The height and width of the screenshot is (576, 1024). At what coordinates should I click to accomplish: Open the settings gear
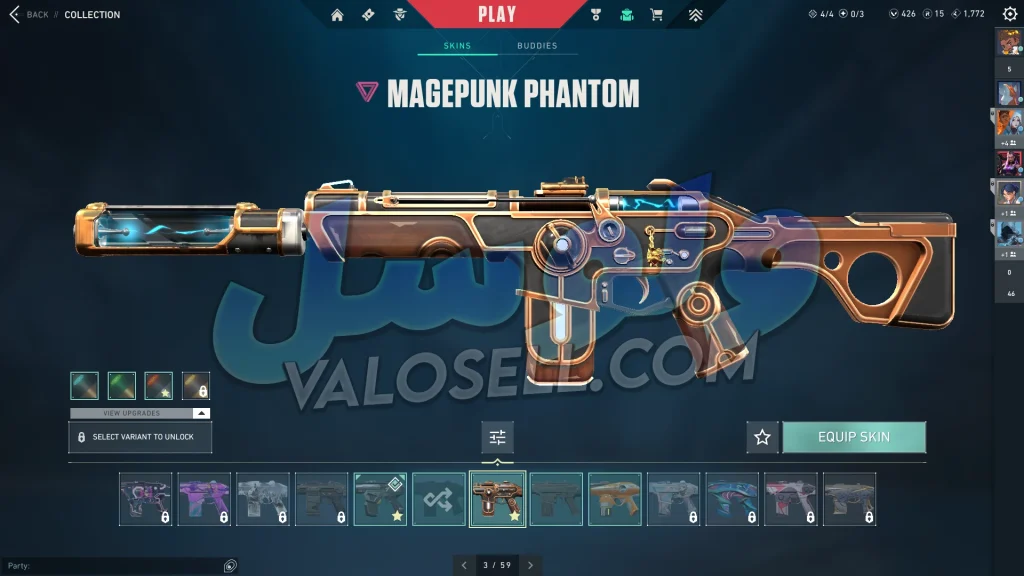pos(1009,14)
